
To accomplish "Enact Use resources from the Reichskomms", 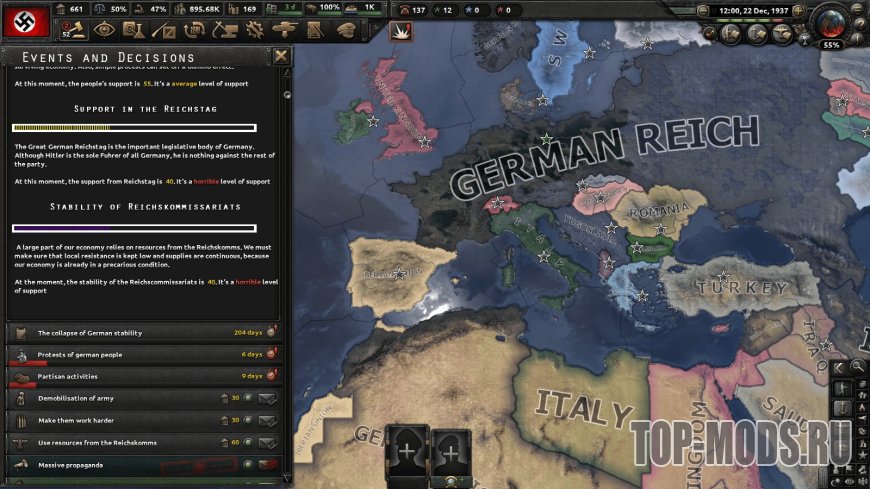I will pos(267,442).
